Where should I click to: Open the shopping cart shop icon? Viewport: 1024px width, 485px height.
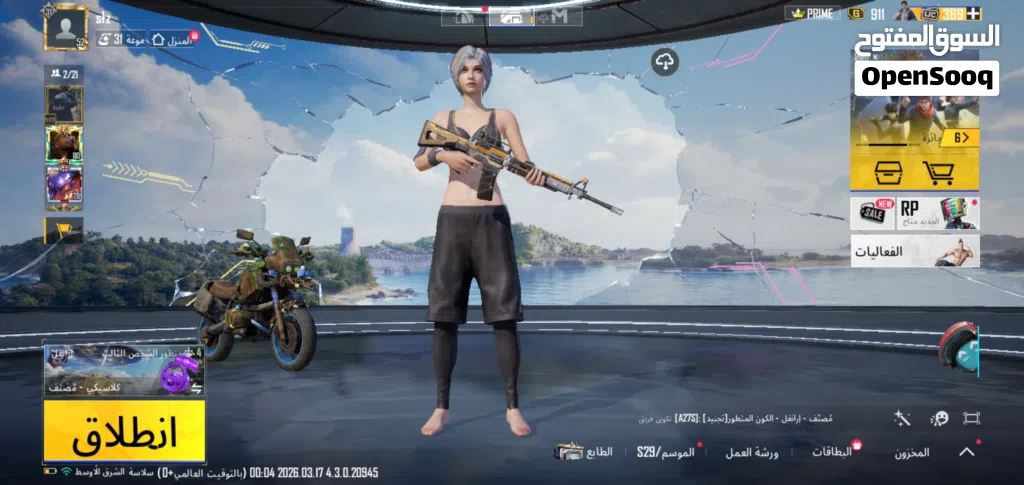pos(937,172)
